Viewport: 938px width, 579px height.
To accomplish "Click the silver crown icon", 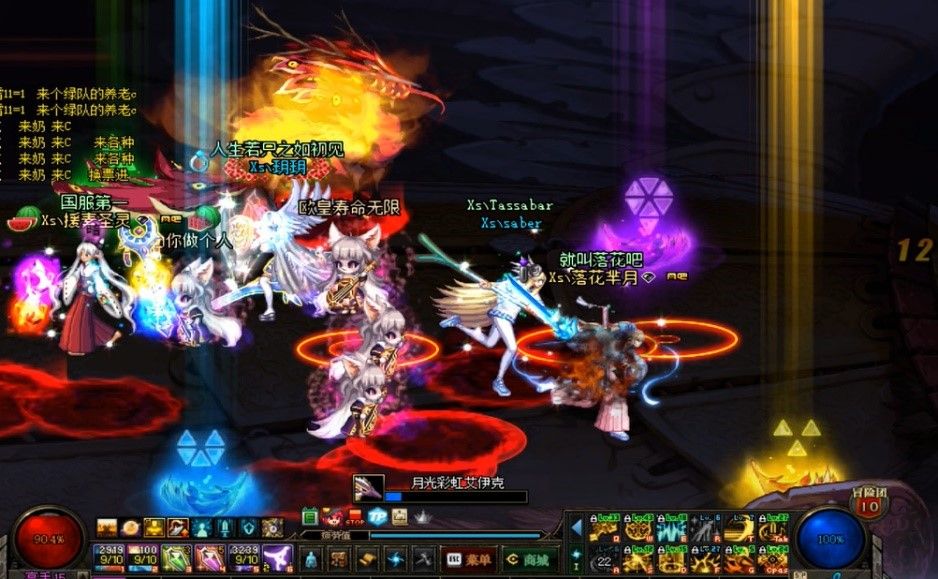I will pos(423,517).
